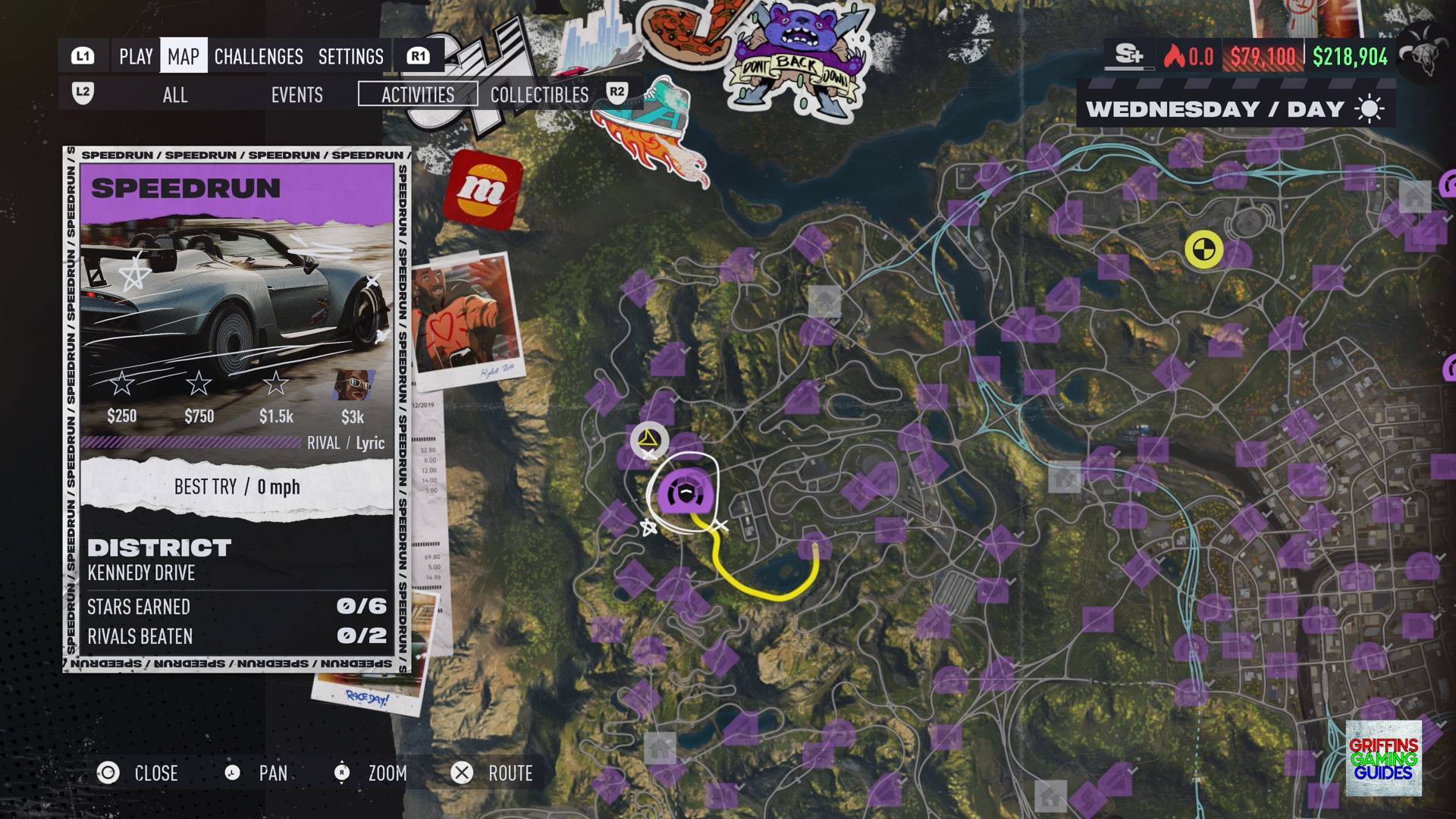Select the highlighted speedrun activity marker

686,492
